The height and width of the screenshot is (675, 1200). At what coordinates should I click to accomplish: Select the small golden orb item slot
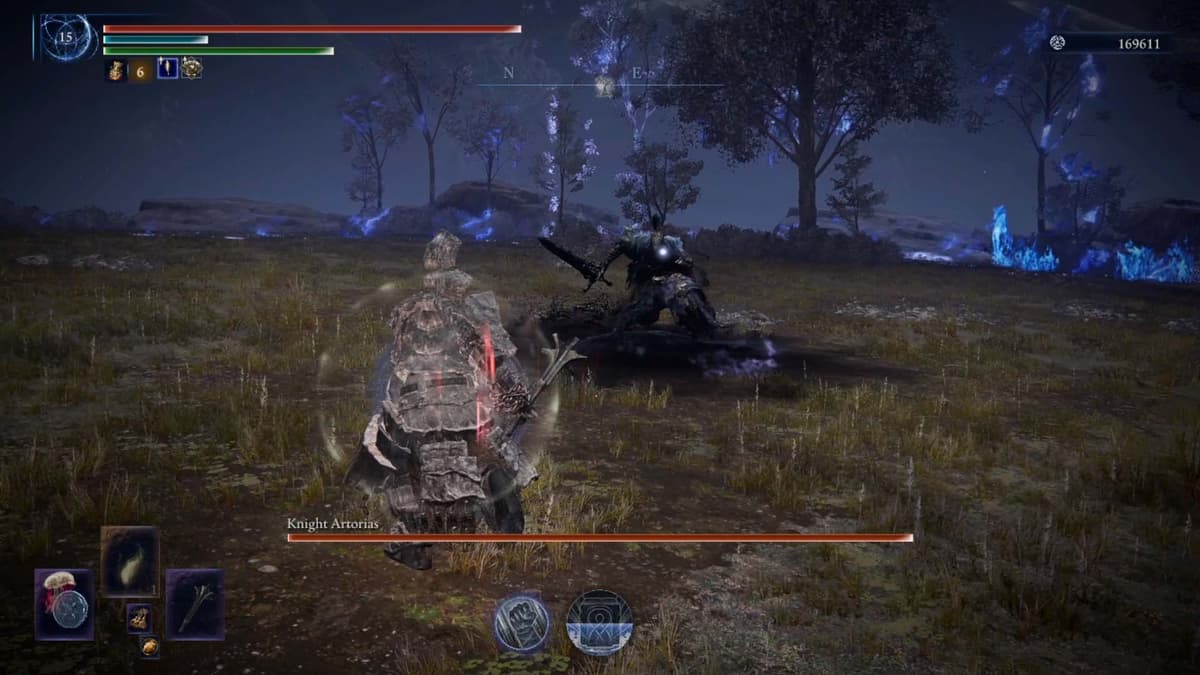pyautogui.click(x=149, y=647)
